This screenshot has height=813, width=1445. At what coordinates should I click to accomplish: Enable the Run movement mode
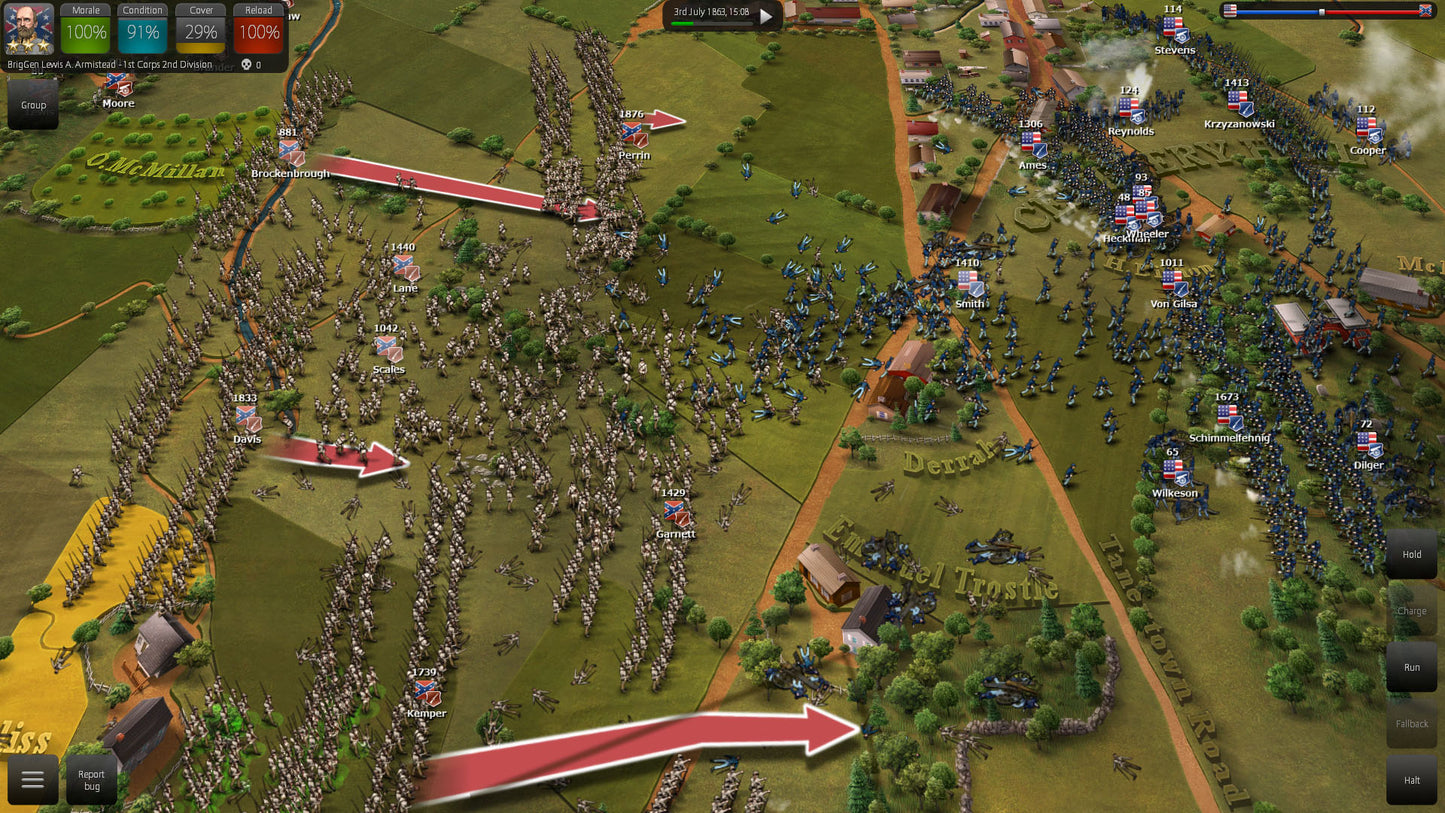pyautogui.click(x=1411, y=667)
